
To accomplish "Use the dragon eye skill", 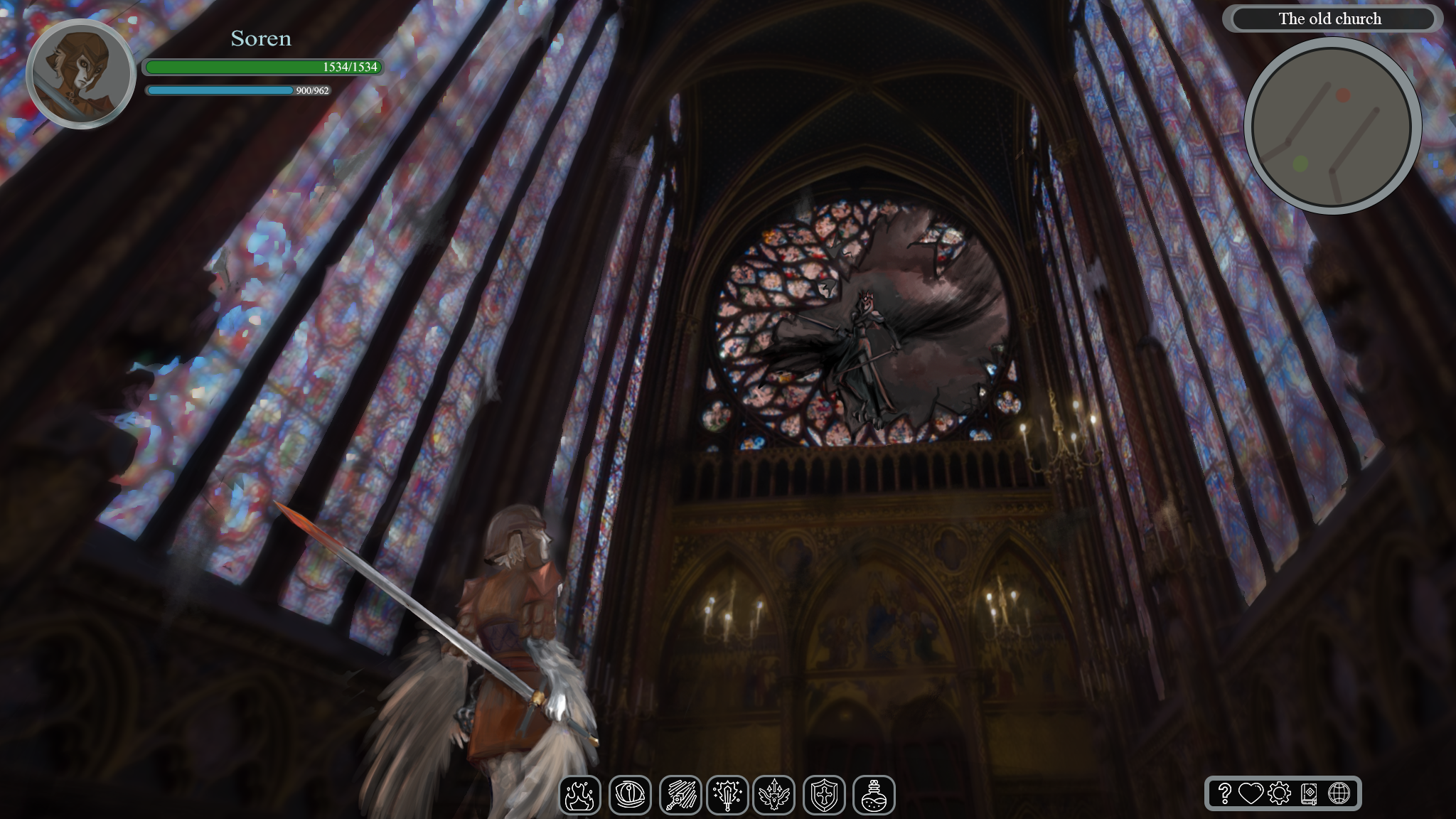I will pos(630,795).
